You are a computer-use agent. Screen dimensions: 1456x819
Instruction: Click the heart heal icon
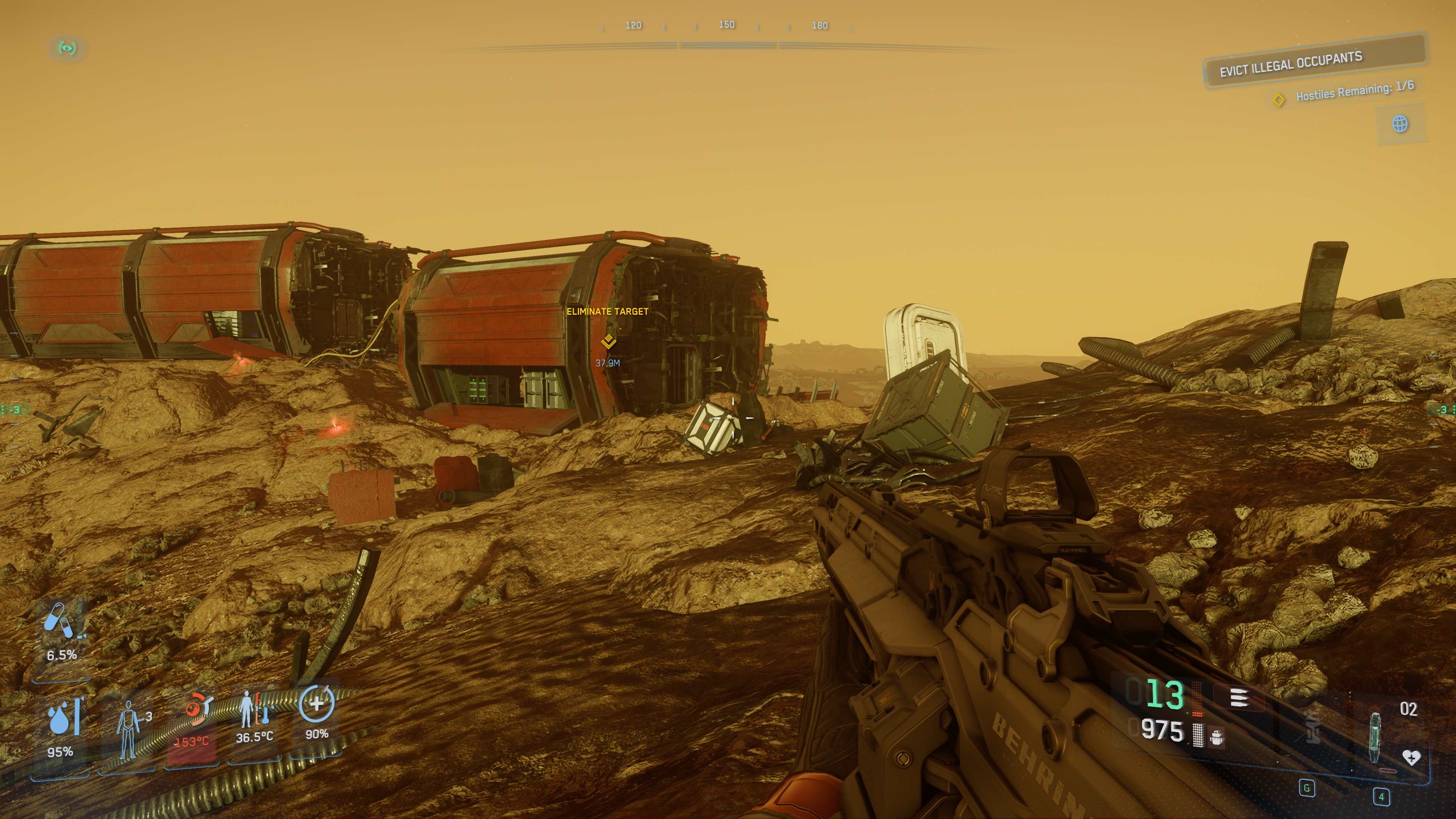pos(1411,758)
